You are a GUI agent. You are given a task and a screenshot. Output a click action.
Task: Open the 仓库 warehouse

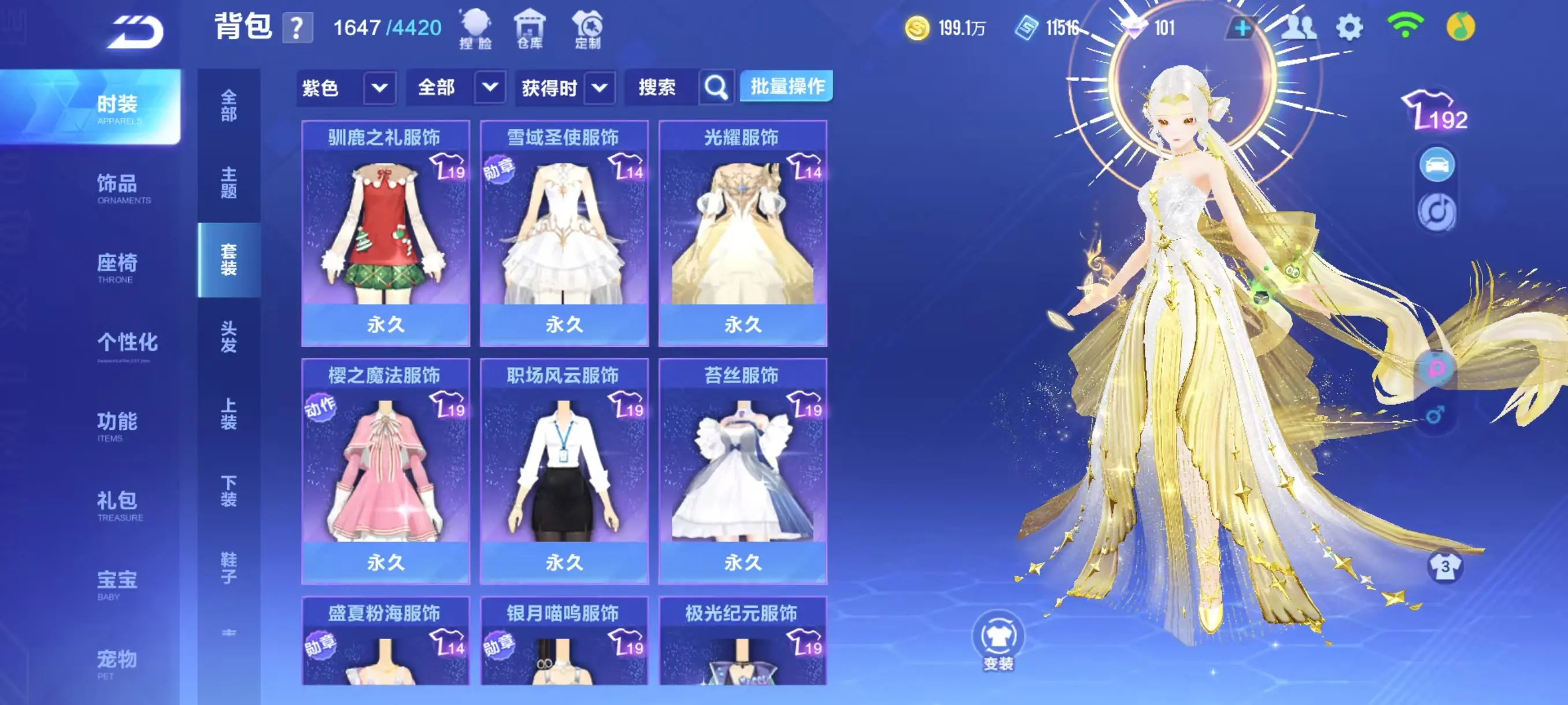pos(530,28)
